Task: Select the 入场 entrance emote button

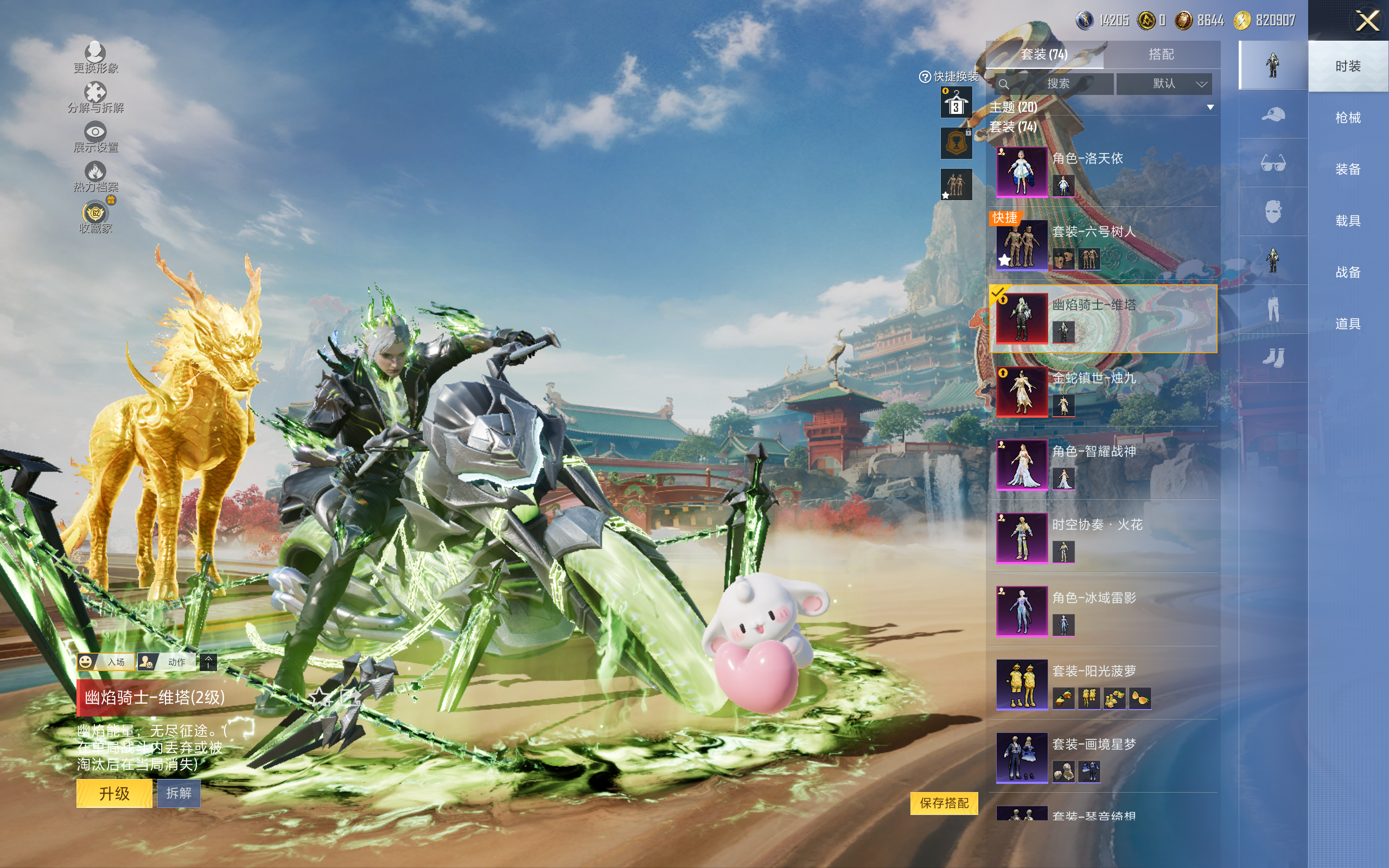Action: point(106,662)
